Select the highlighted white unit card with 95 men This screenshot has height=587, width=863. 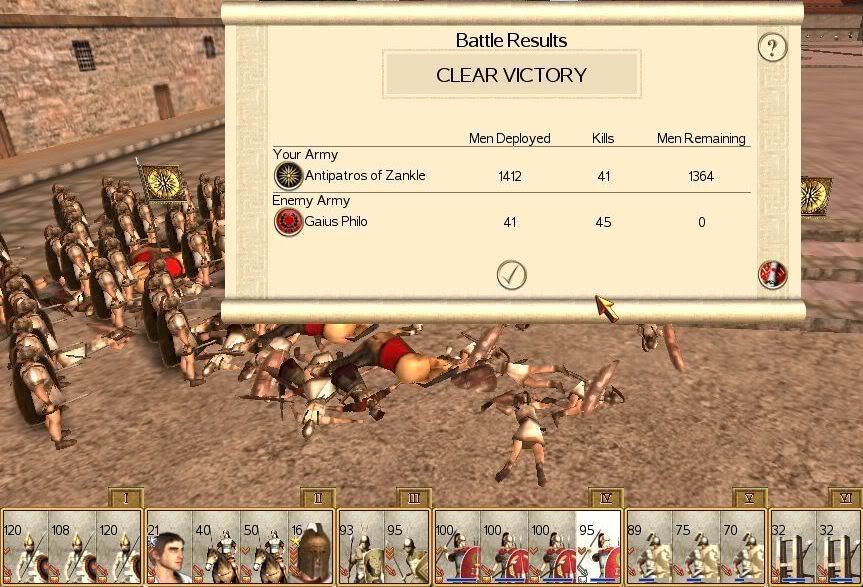(599, 548)
